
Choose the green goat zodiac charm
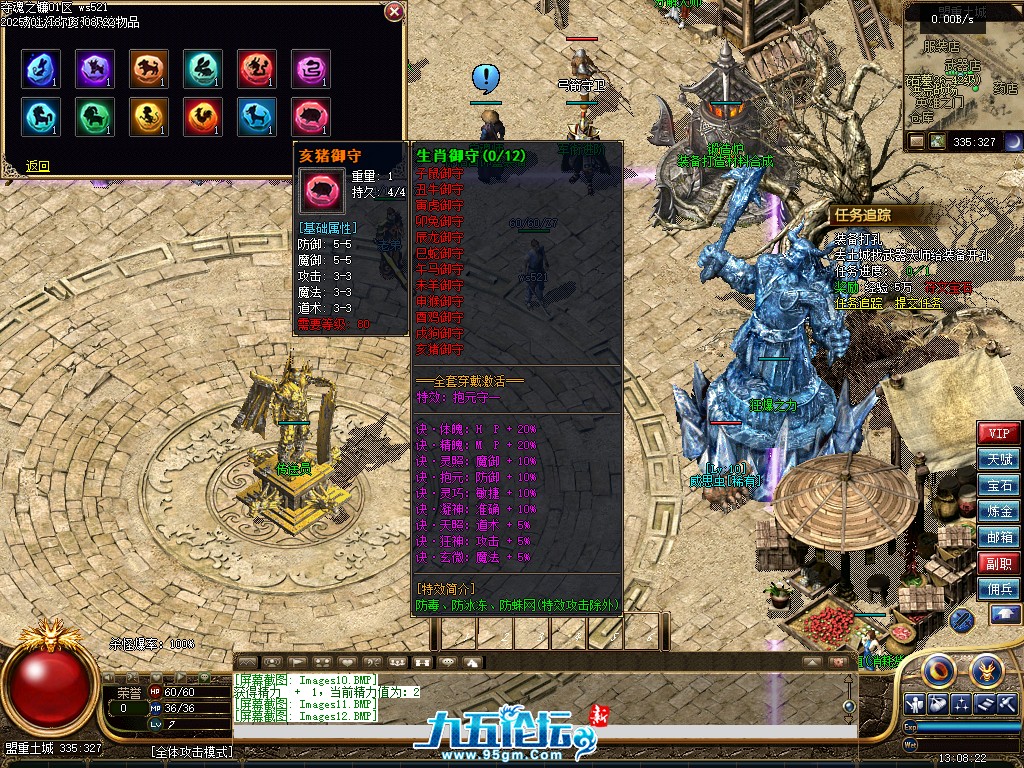coord(94,117)
